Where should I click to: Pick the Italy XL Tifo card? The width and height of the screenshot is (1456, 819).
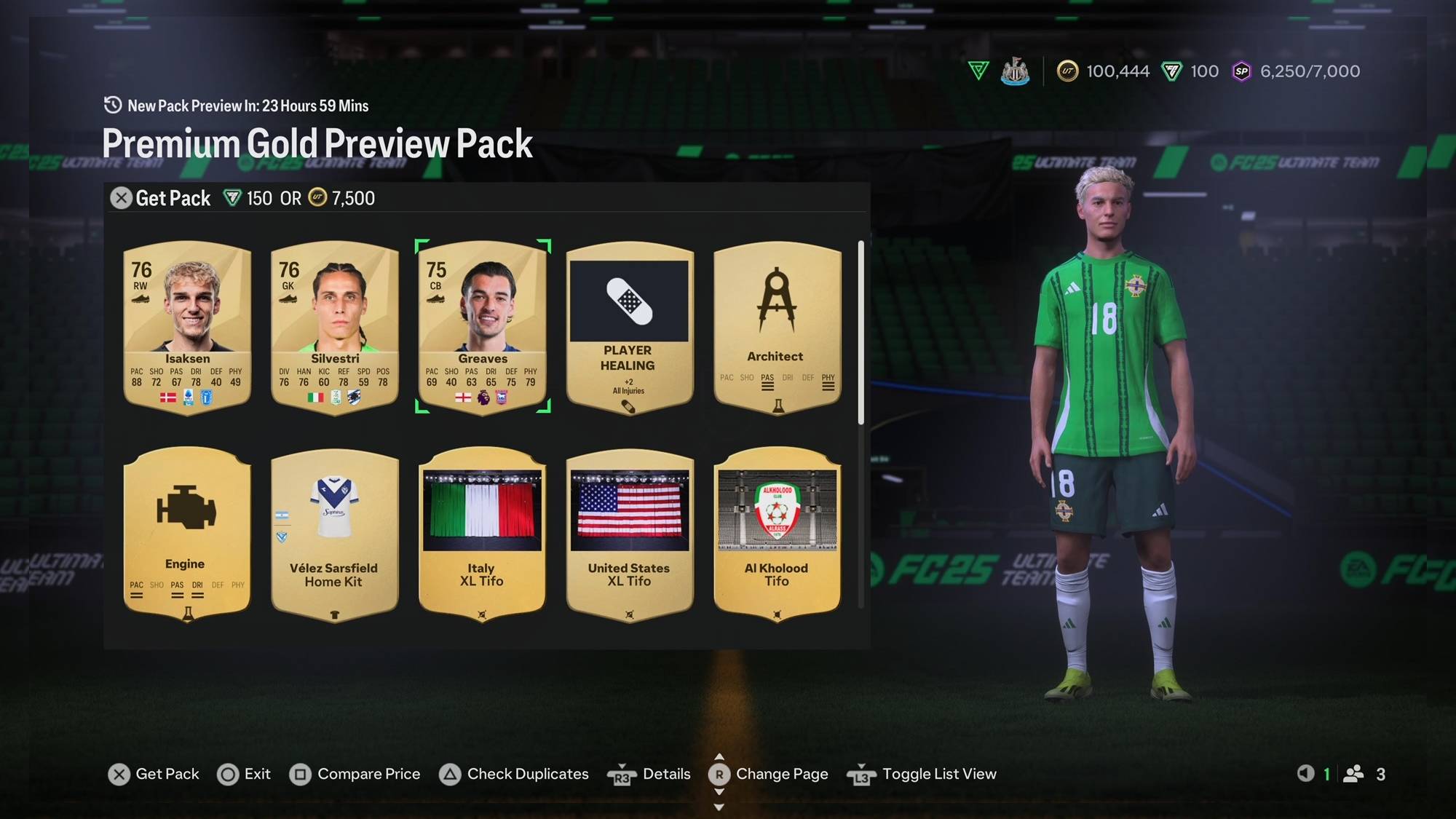[x=483, y=533]
